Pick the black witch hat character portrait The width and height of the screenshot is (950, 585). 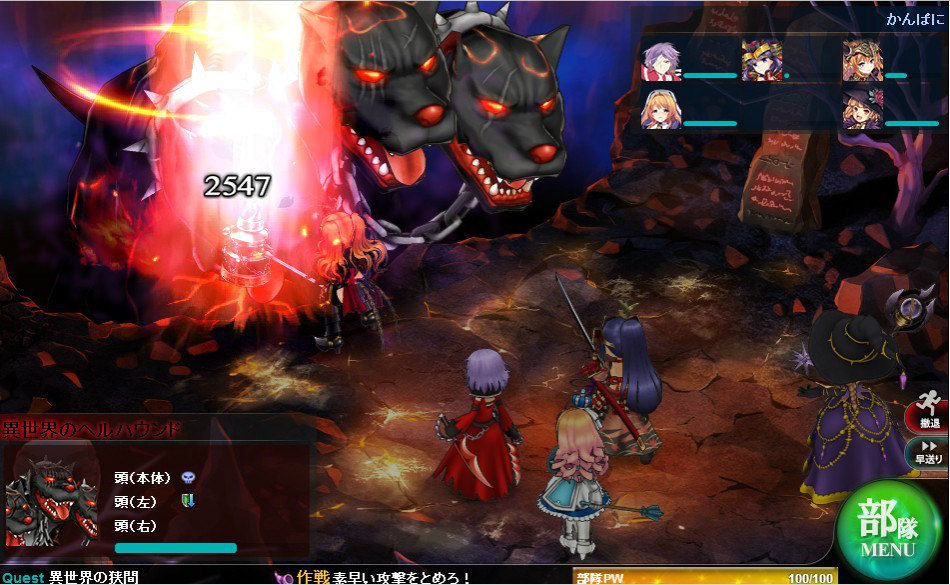[861, 110]
